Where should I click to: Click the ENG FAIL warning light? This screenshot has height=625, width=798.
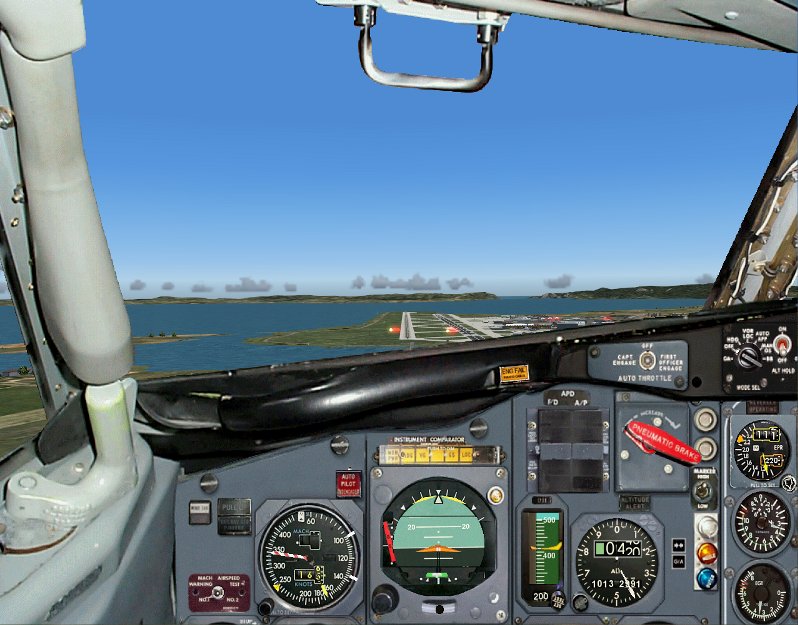[x=513, y=373]
